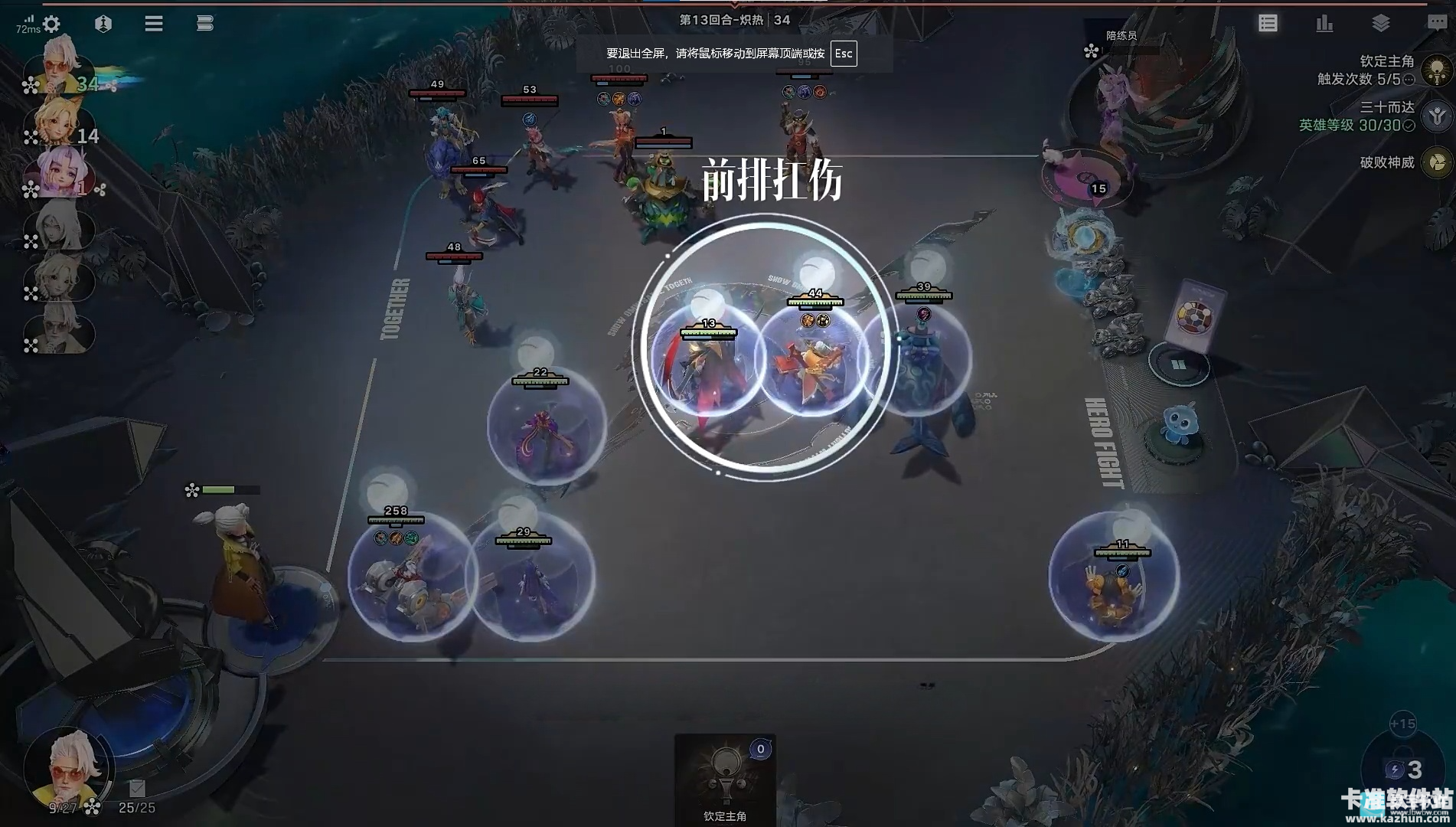Screen dimensions: 1456x827
Task: Select the 破败神威 trait emblem
Action: [x=1436, y=162]
